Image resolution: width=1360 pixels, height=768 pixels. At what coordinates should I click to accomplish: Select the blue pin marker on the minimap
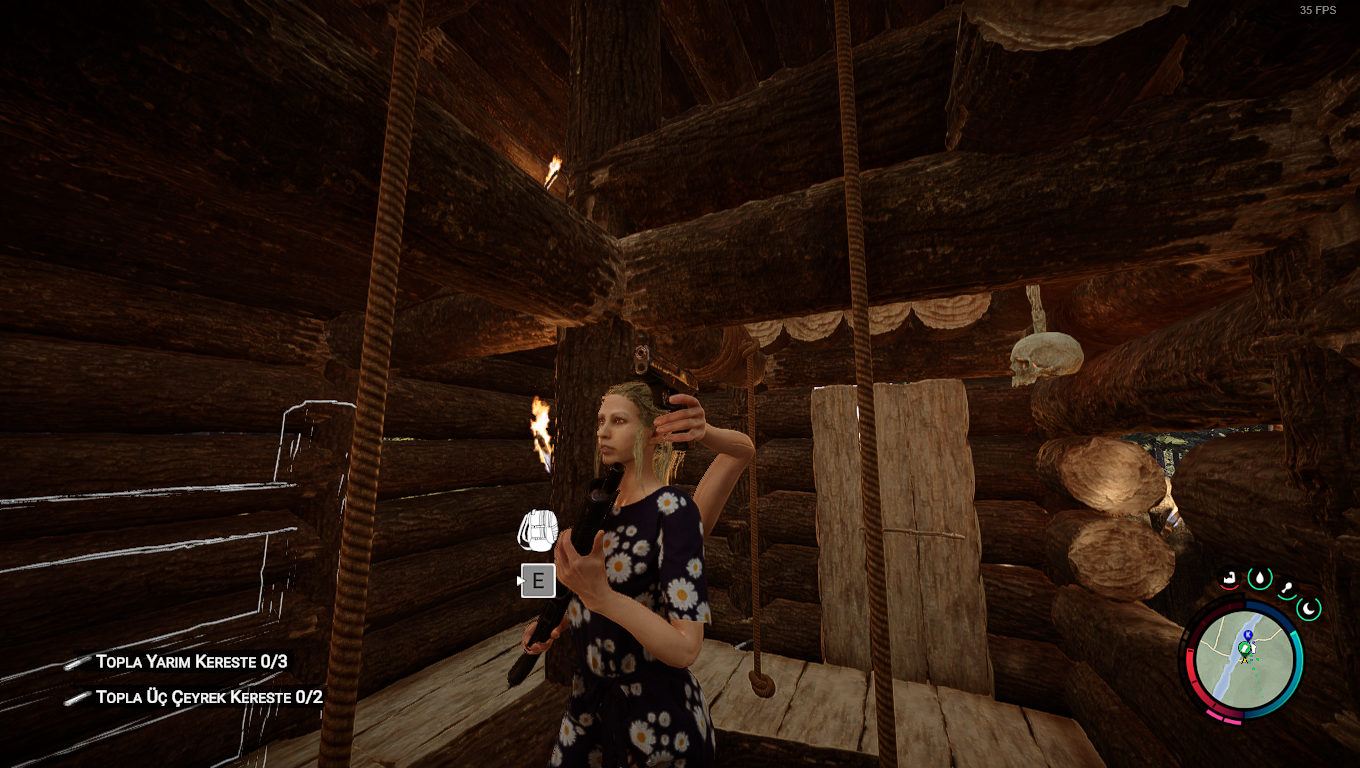point(1248,636)
